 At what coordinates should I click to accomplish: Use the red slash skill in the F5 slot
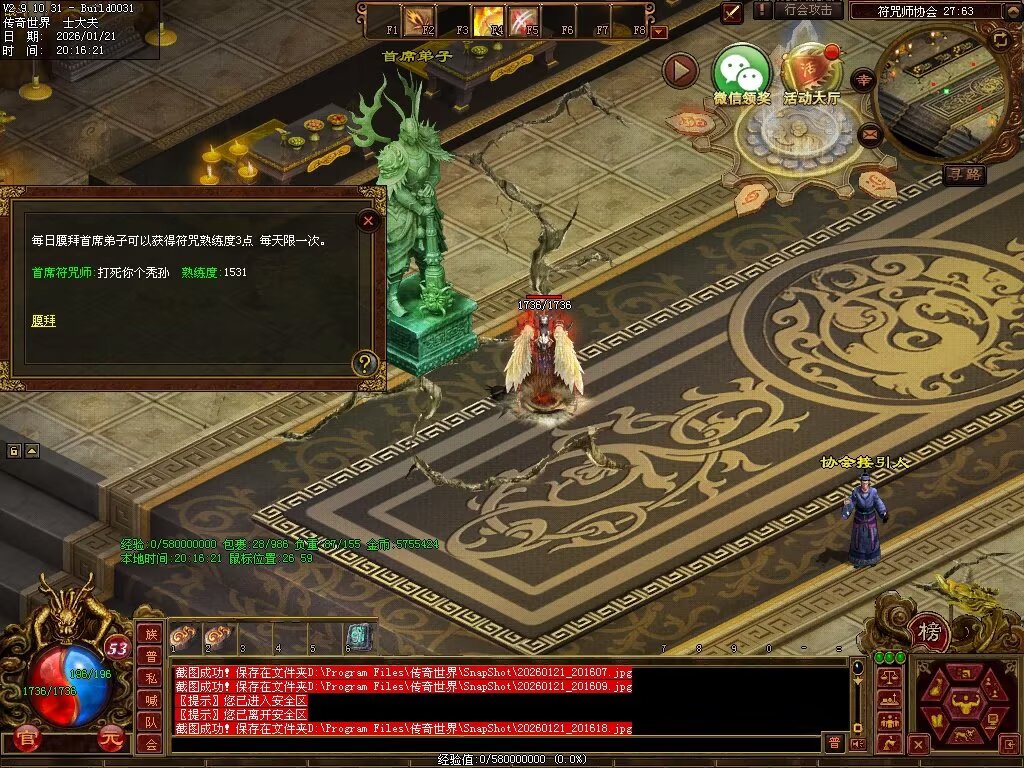coord(523,20)
